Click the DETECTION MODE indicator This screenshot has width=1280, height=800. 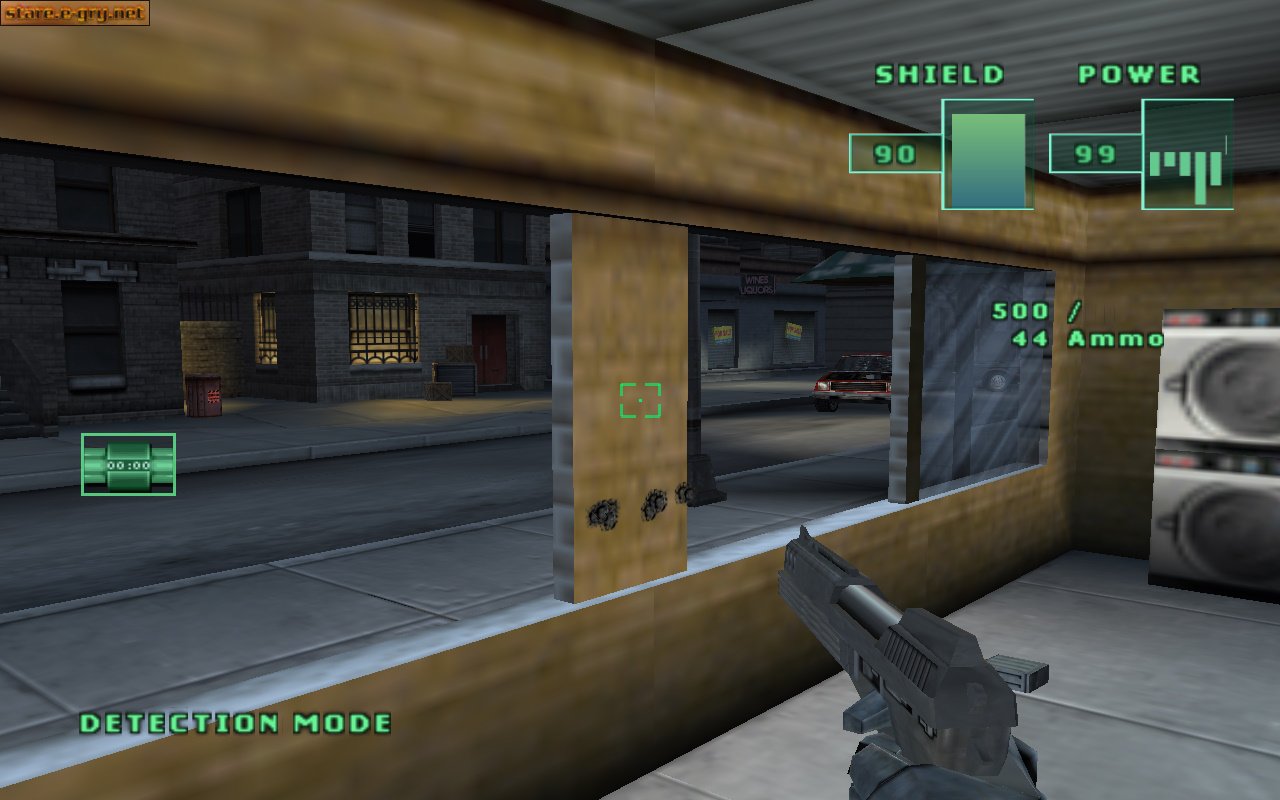[x=235, y=723]
